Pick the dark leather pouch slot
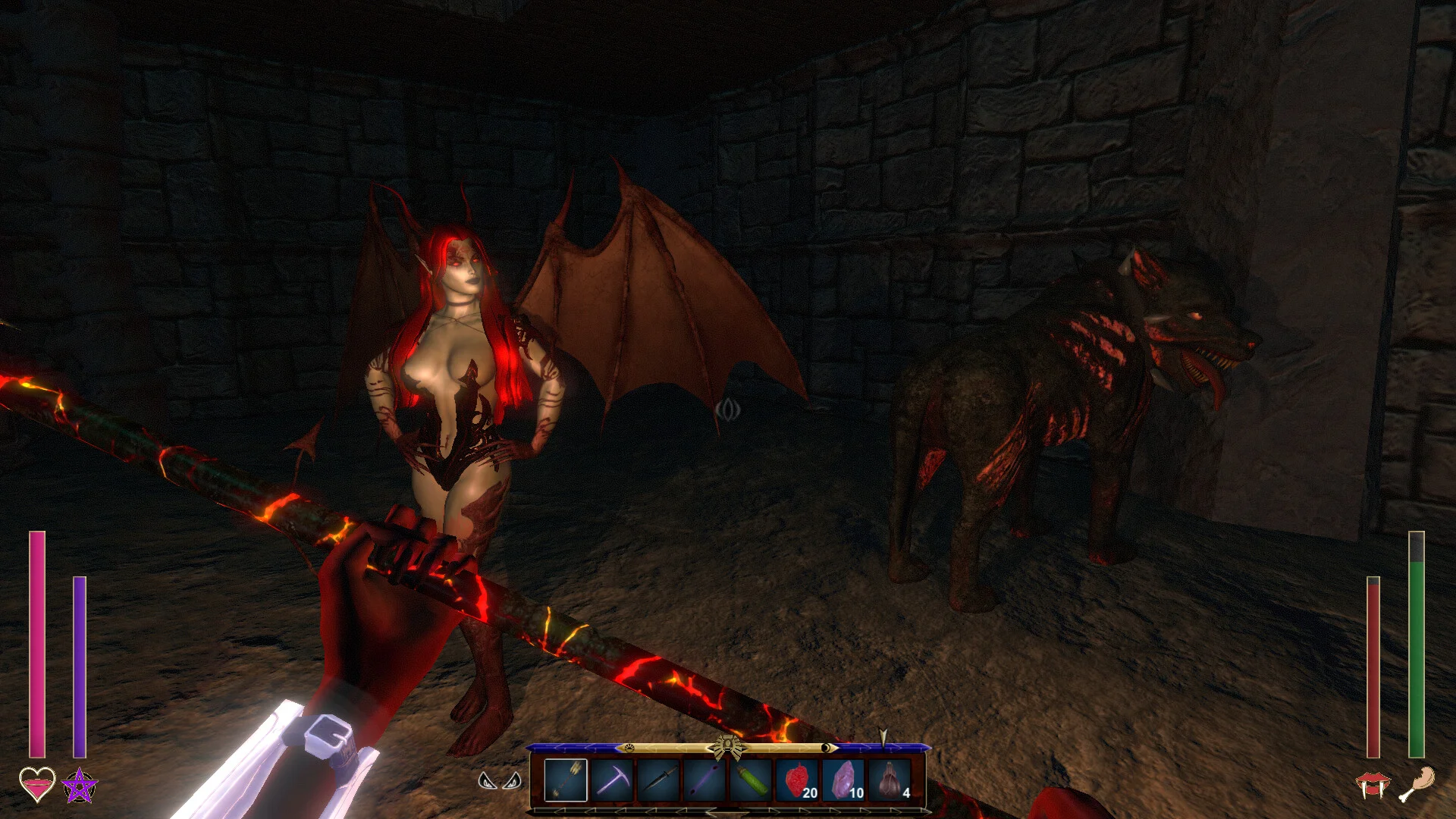 [890, 780]
